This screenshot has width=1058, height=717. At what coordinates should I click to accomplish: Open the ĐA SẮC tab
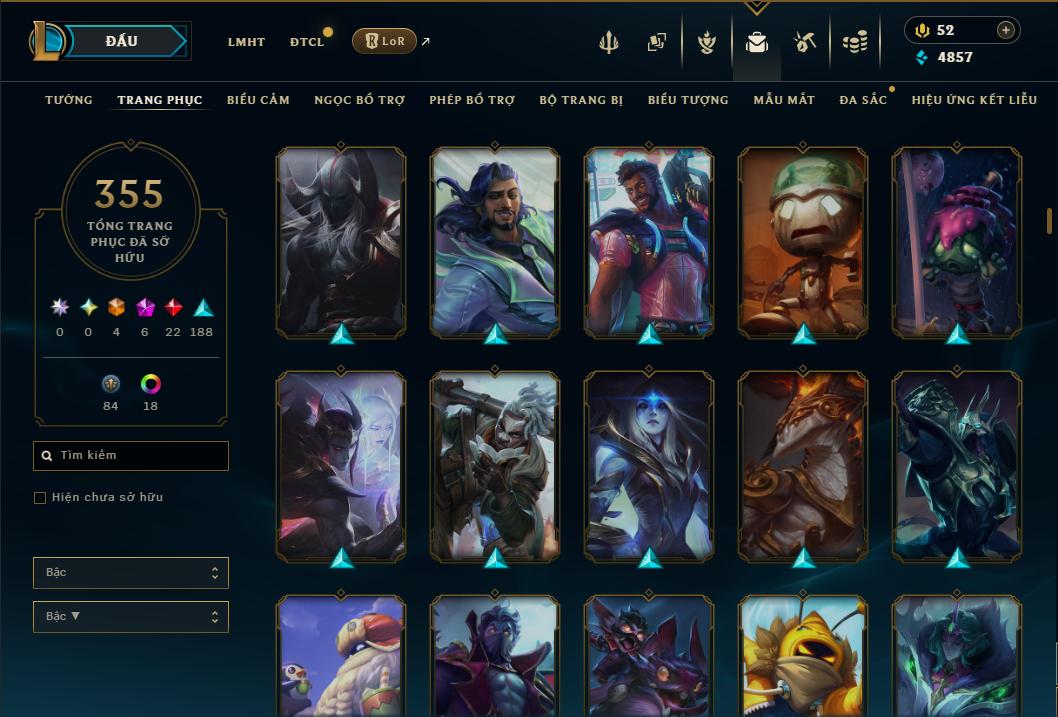click(863, 100)
